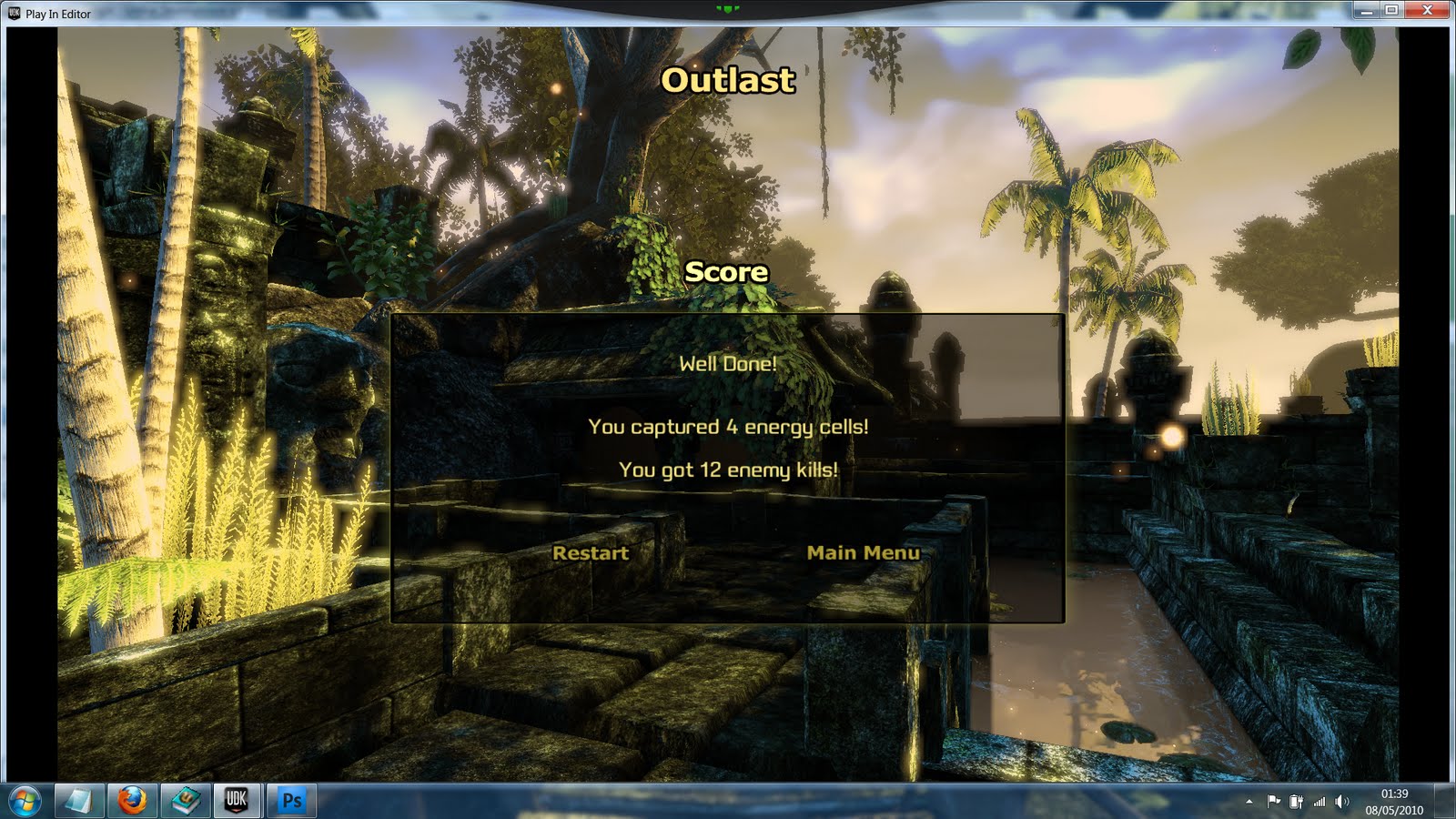Click the speaker icon in the system tray
The height and width of the screenshot is (819, 1456).
click(x=1341, y=802)
